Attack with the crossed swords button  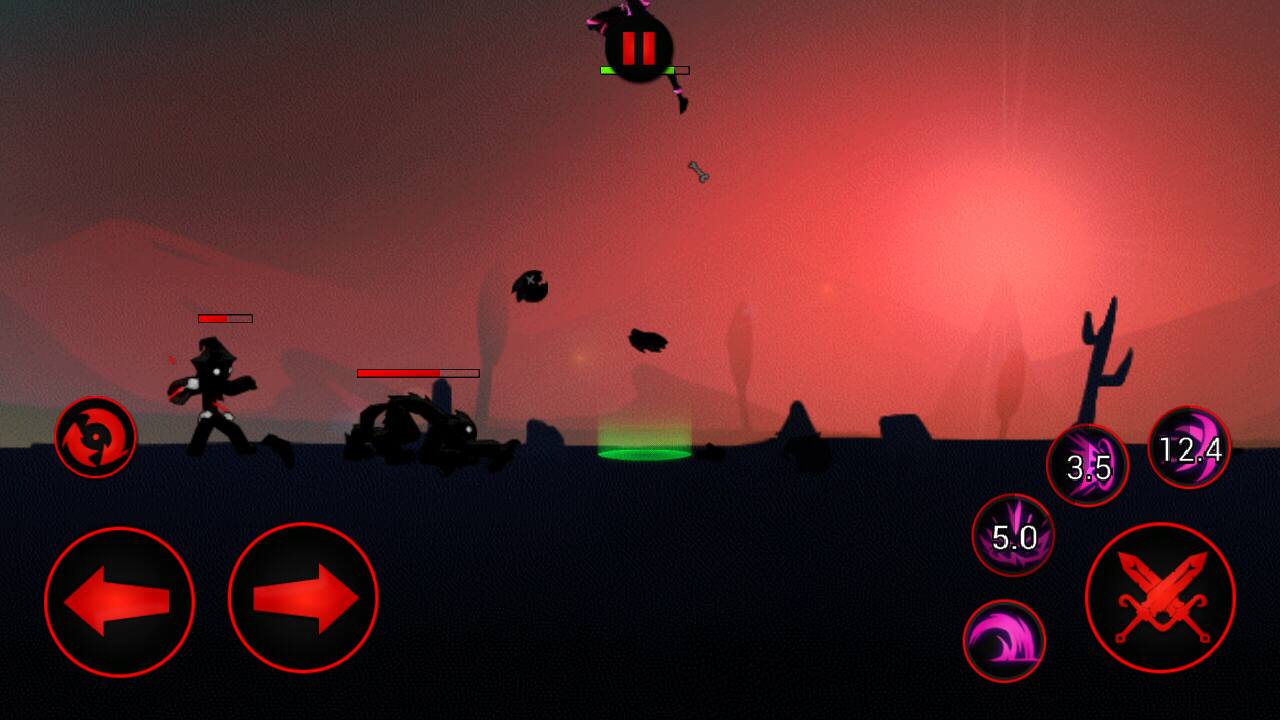click(x=1160, y=598)
